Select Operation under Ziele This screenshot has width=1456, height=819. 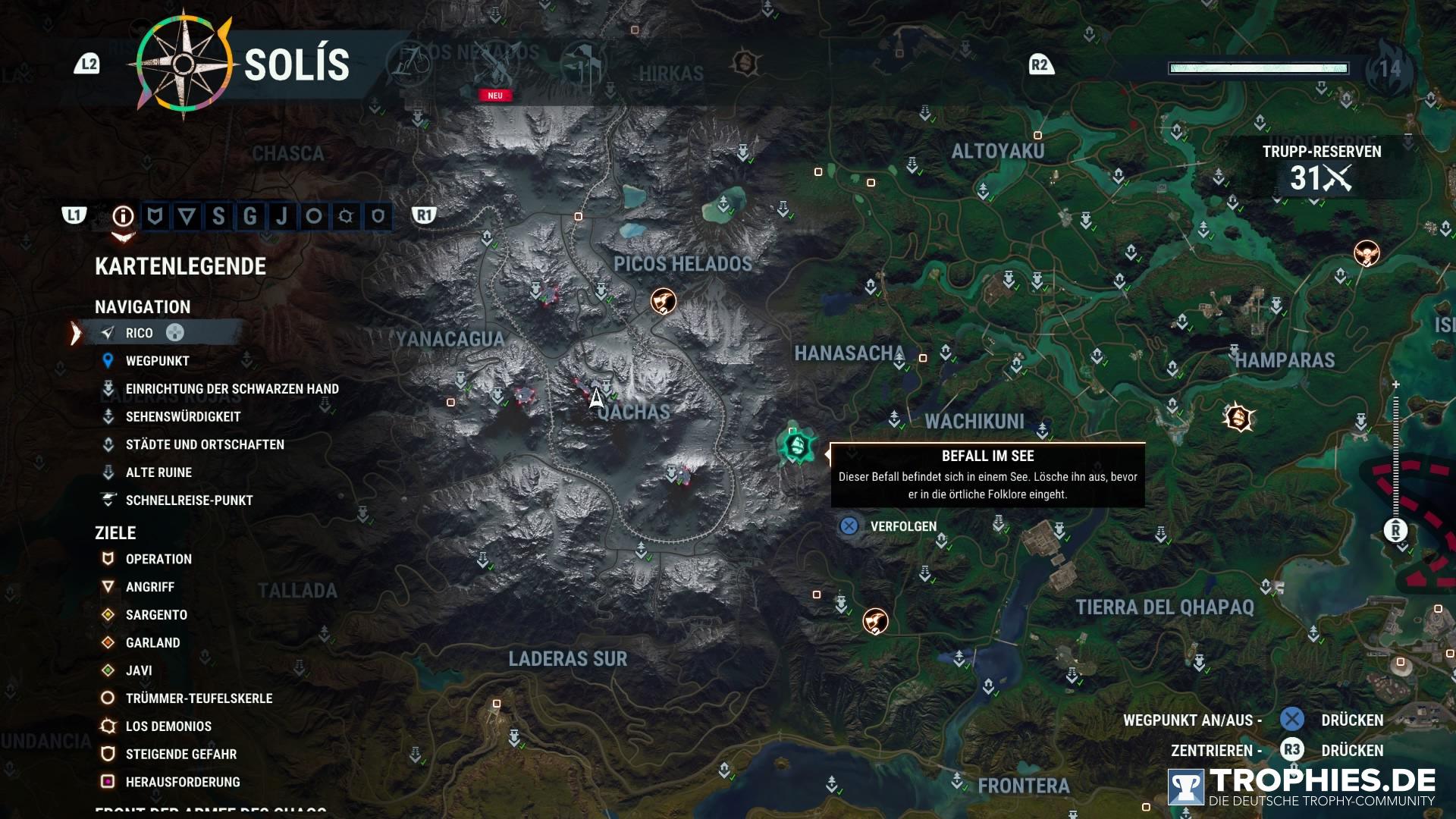(x=158, y=559)
